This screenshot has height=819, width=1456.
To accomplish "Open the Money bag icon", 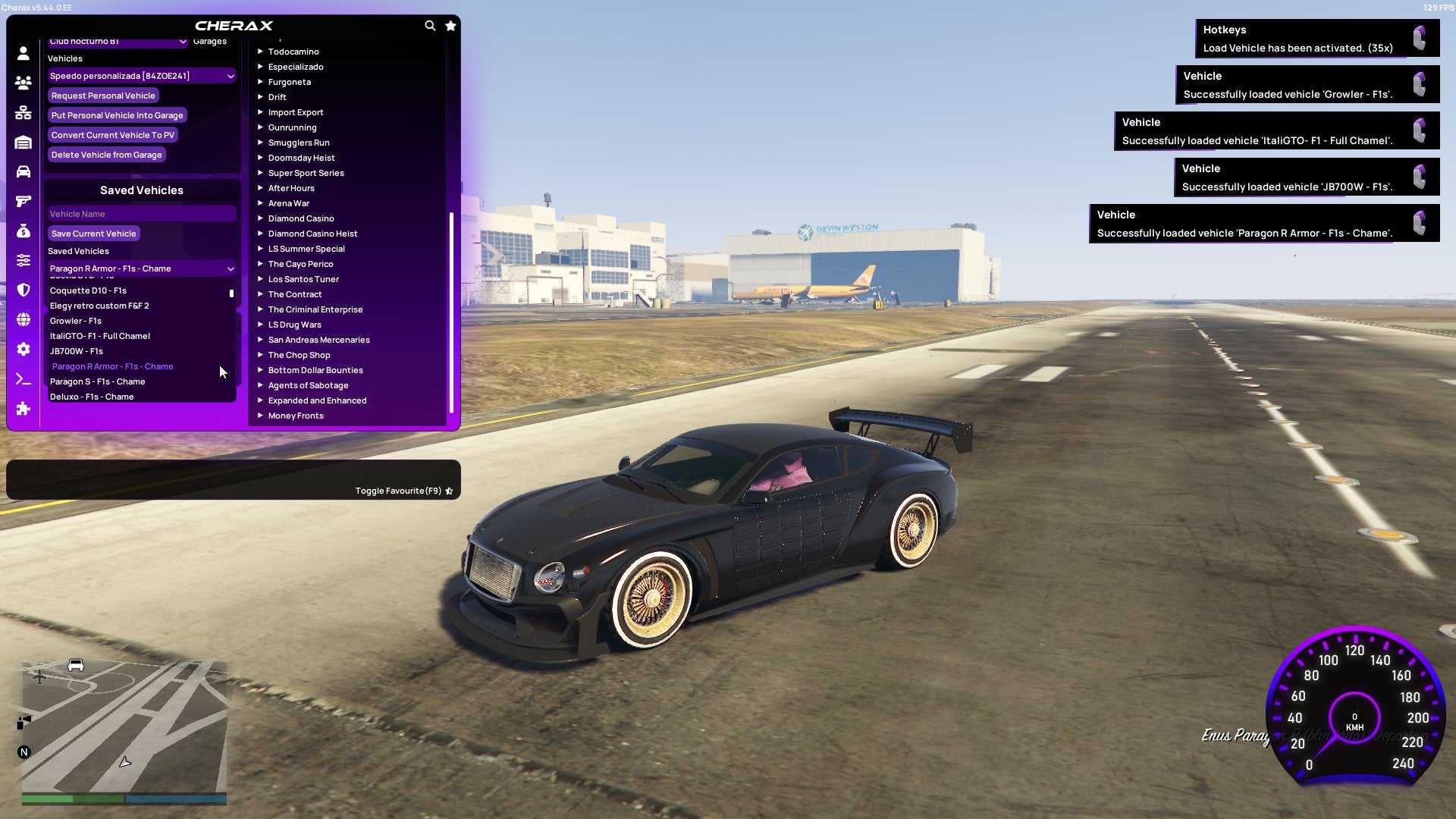I will coord(23,231).
